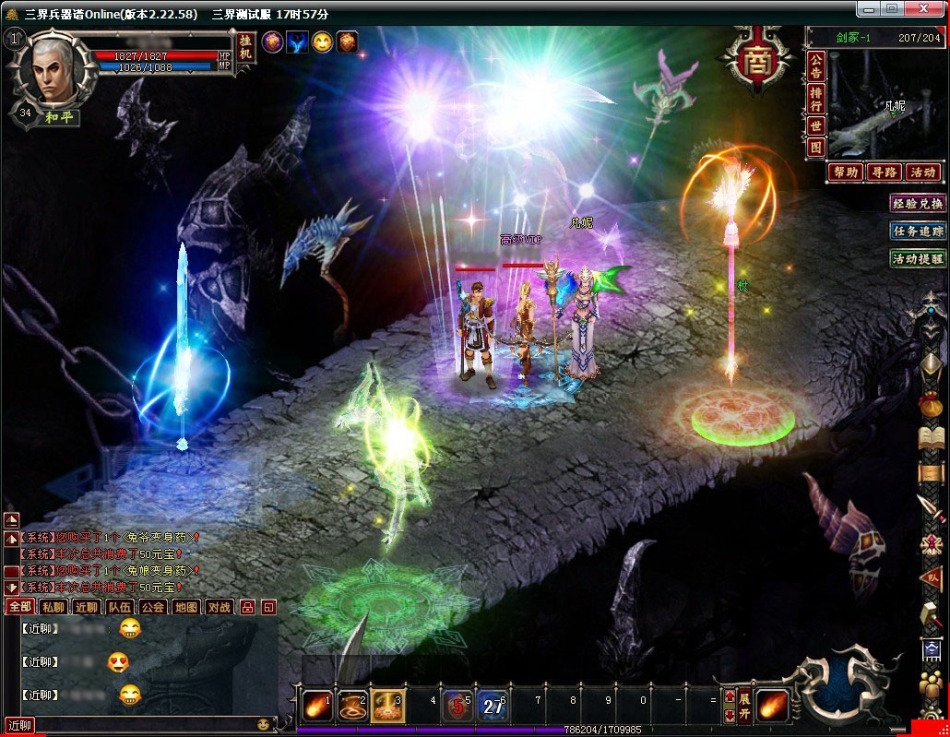Activate the highlighted skill in slot 3
Screen dimensions: 950x737
(x=387, y=705)
